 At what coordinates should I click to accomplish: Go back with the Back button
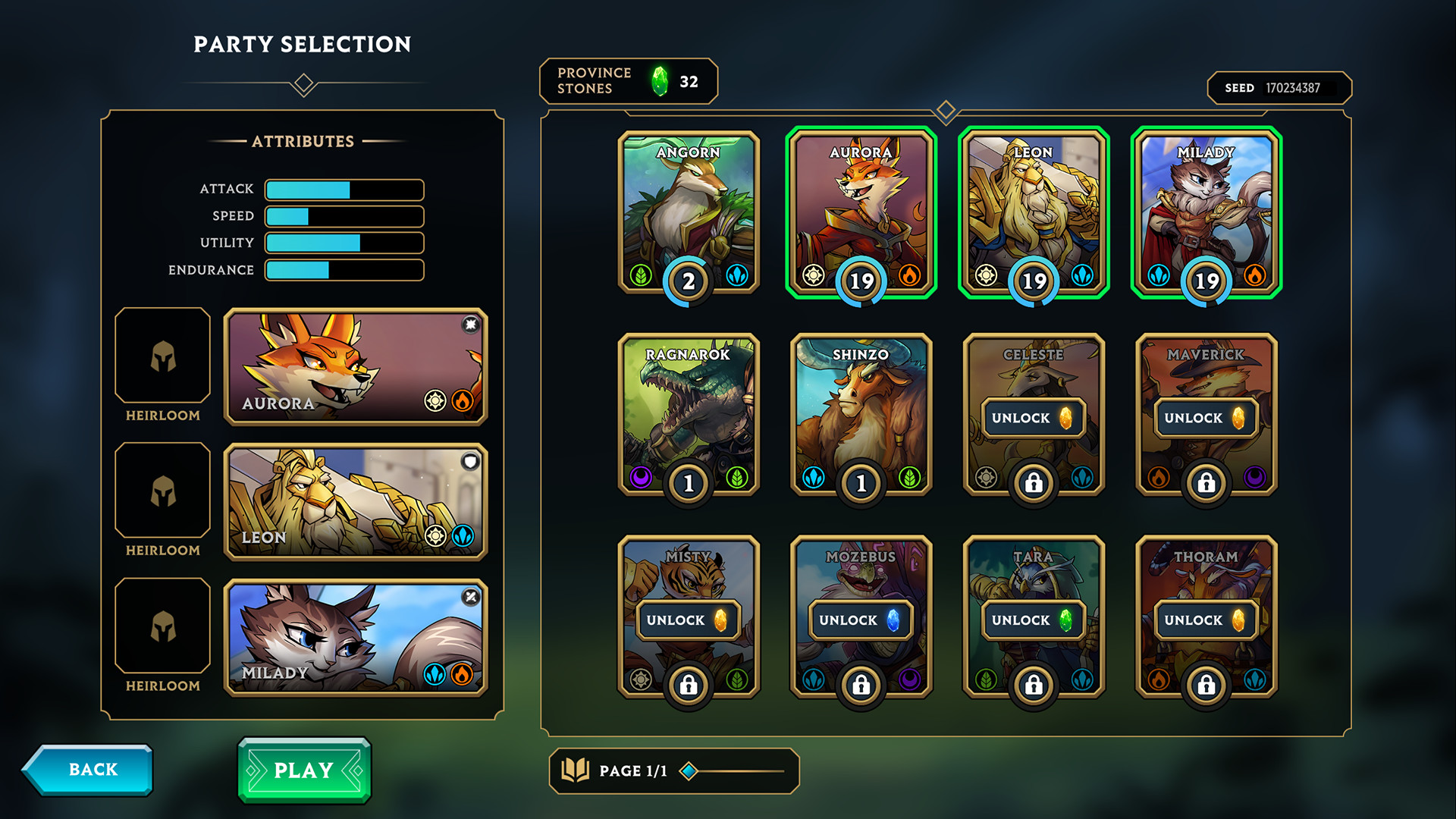tap(89, 770)
